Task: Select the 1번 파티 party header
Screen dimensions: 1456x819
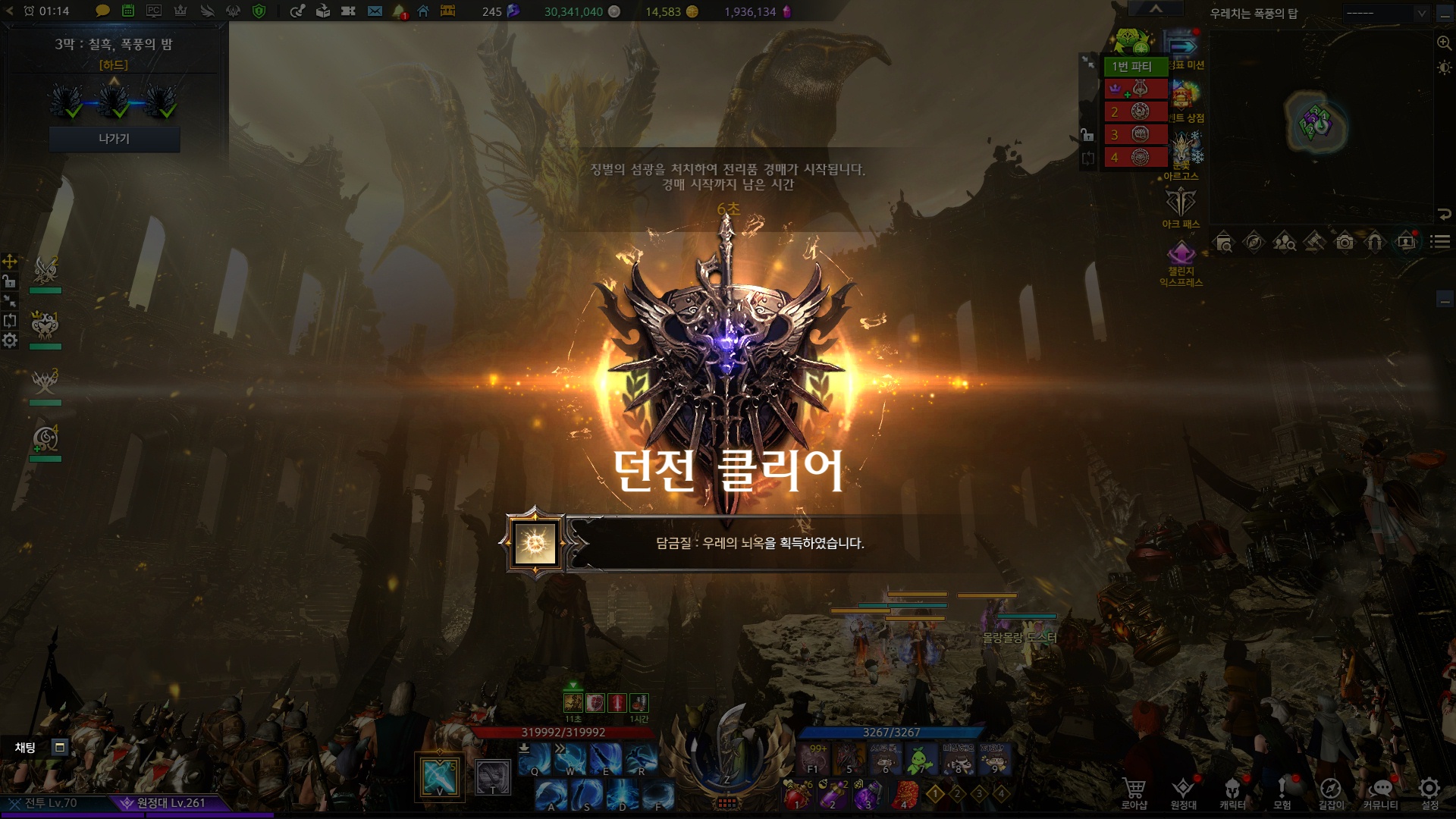Action: pos(1134,67)
